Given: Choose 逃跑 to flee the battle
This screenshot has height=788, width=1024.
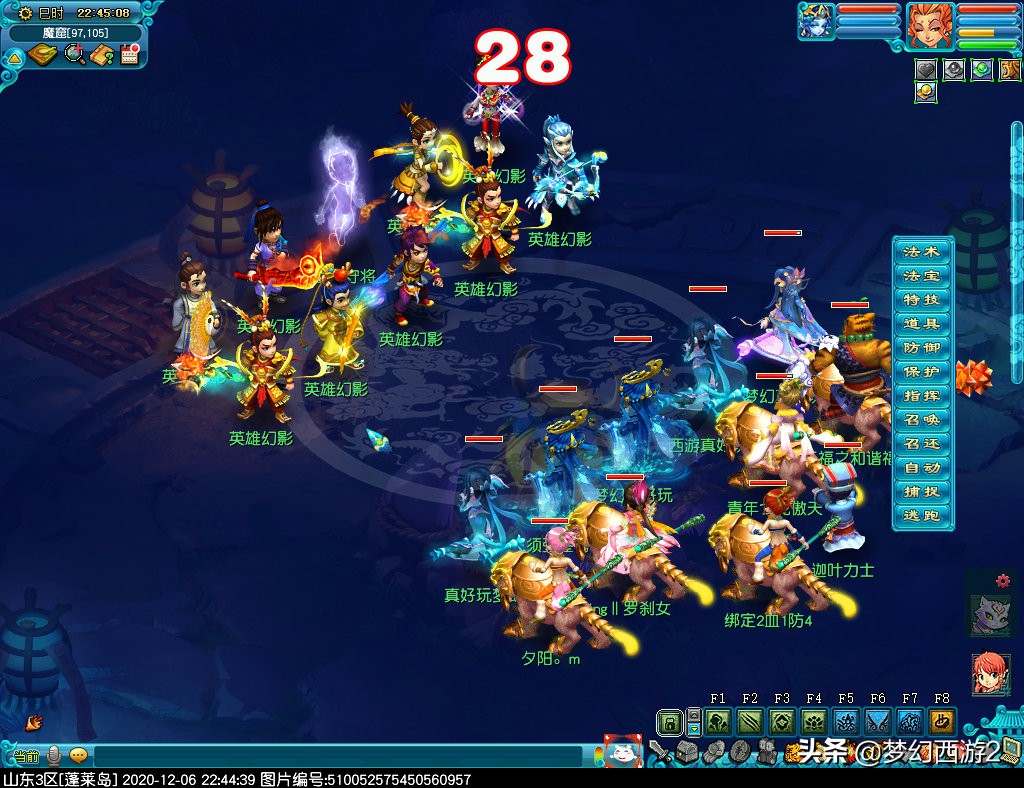Looking at the screenshot, I should [922, 515].
